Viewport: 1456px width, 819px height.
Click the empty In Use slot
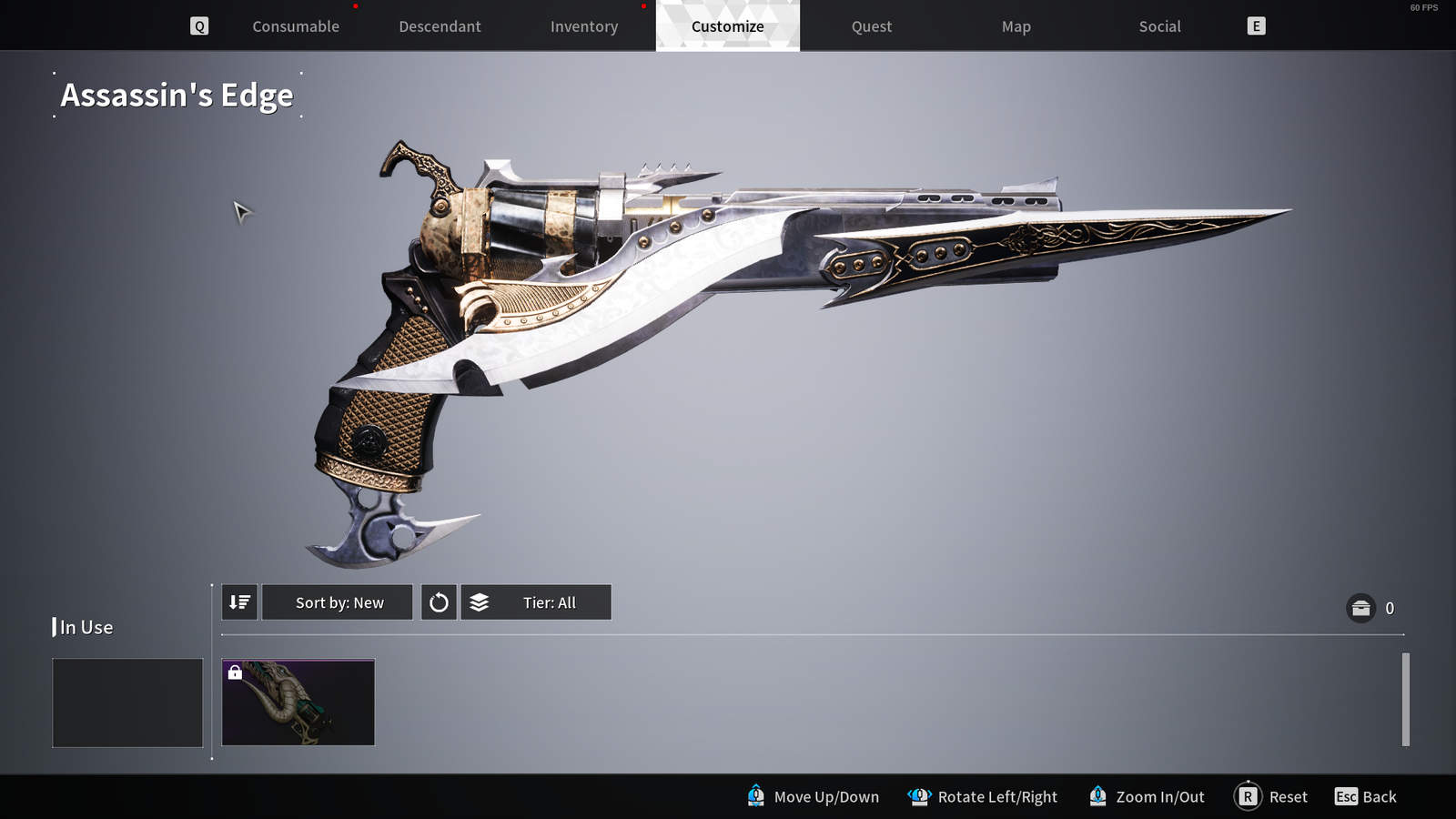[x=126, y=702]
